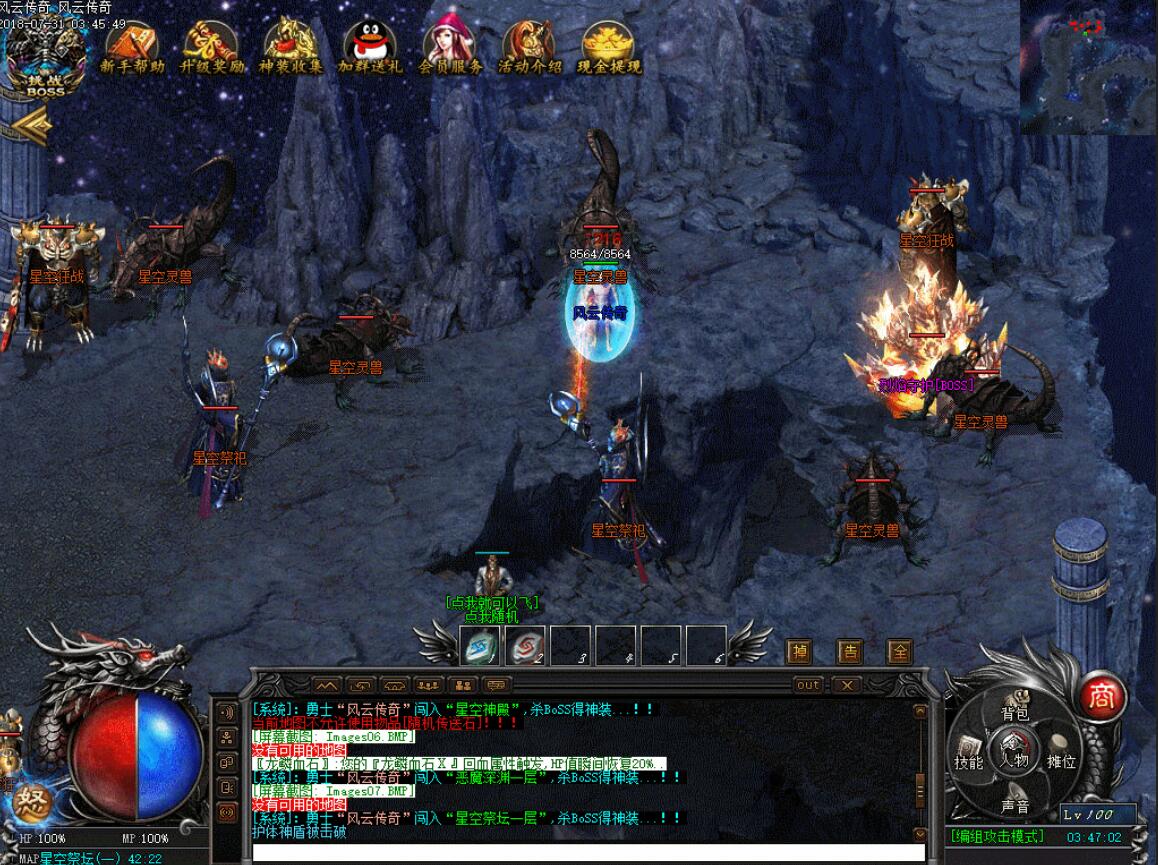Use the red rune in hotbar slot 2
The image size is (1158, 865).
(x=524, y=646)
